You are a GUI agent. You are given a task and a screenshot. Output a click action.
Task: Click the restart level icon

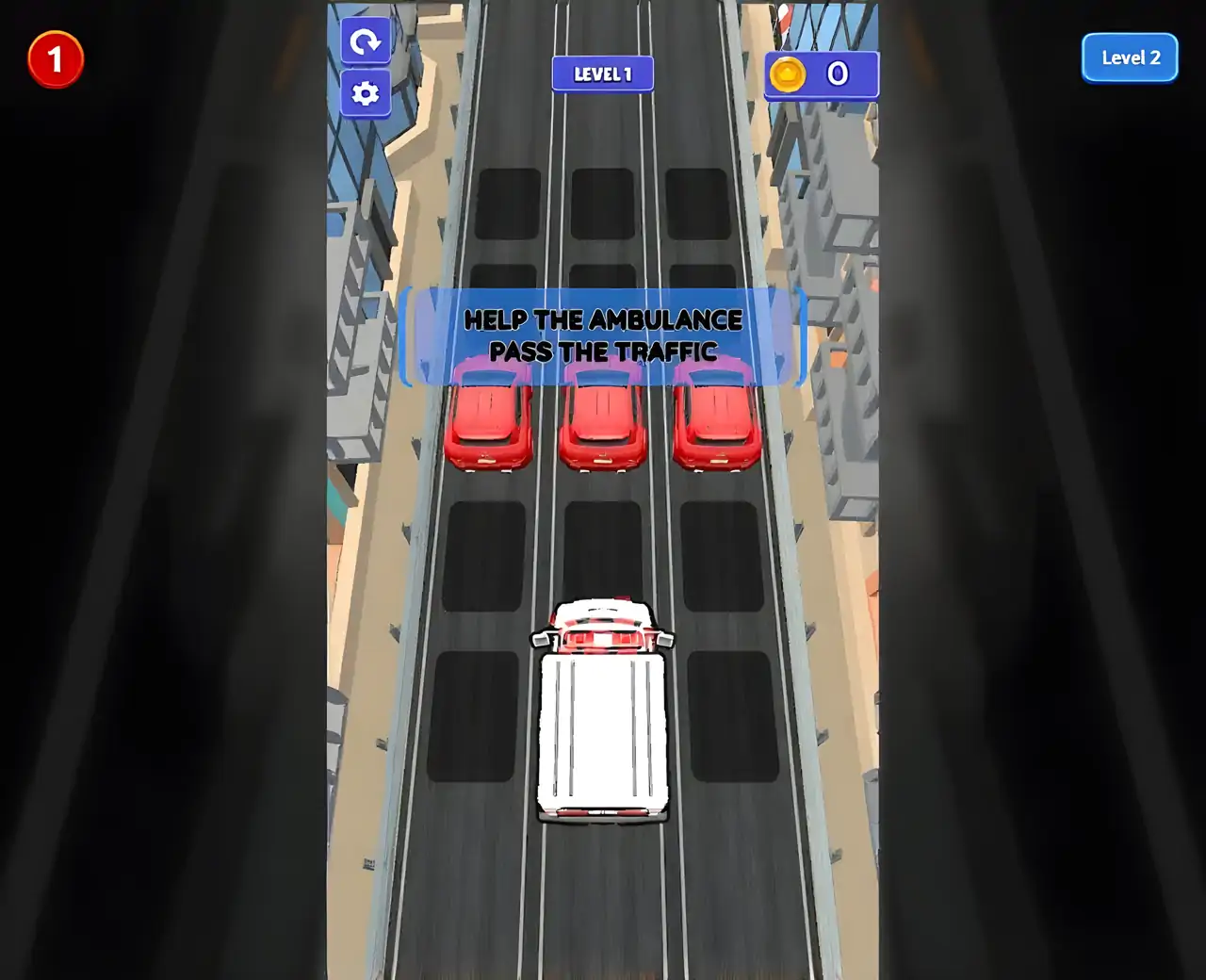pos(366,41)
